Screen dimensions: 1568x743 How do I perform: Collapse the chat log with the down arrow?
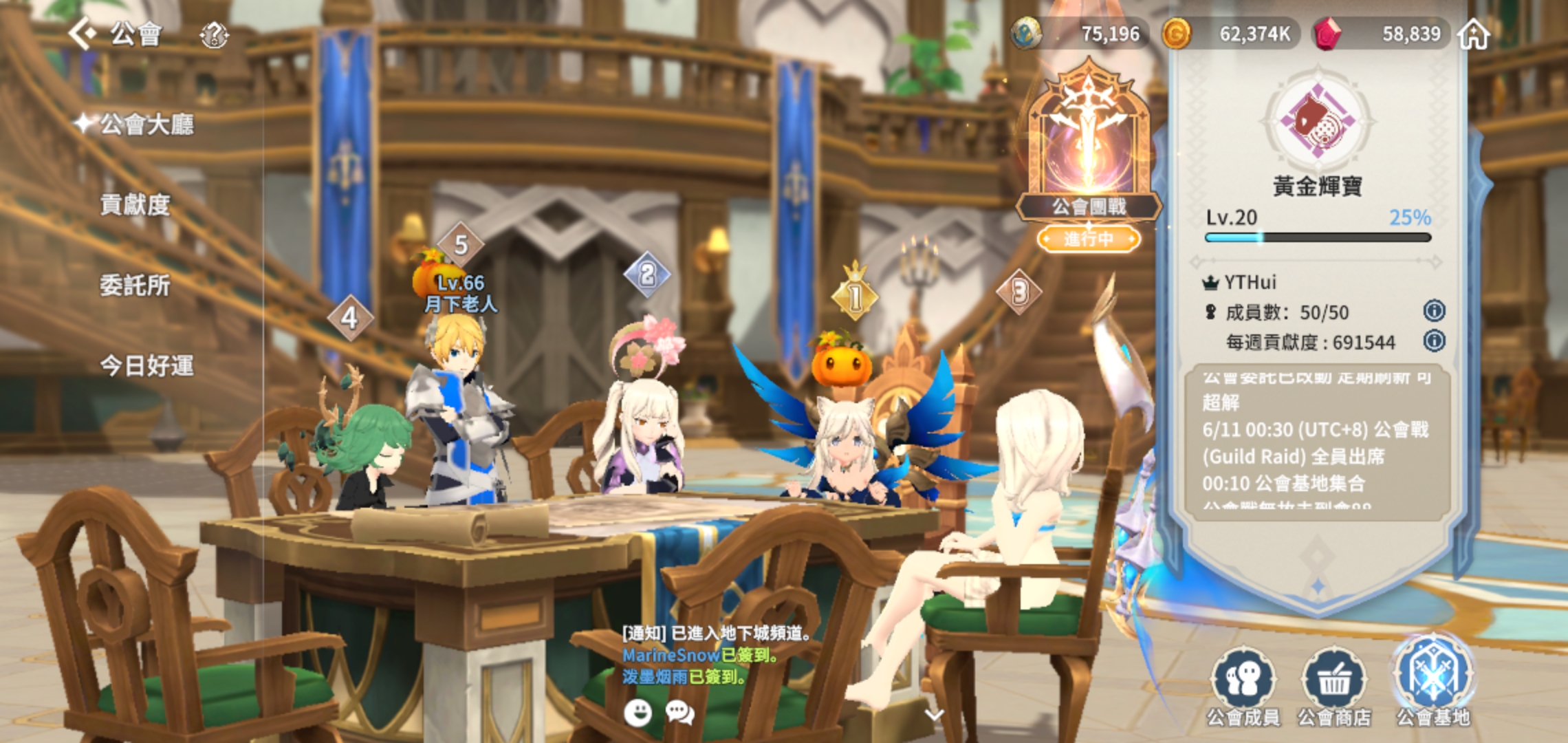pos(933,714)
